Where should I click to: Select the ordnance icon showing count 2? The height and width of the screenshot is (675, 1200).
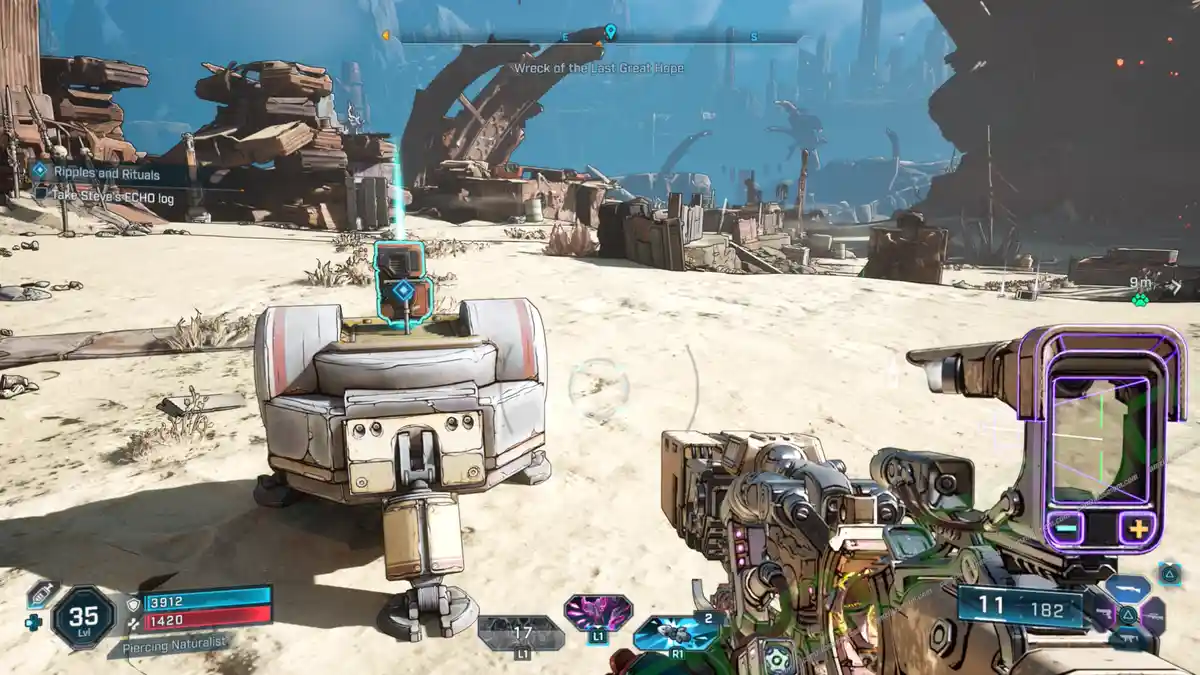coord(677,632)
